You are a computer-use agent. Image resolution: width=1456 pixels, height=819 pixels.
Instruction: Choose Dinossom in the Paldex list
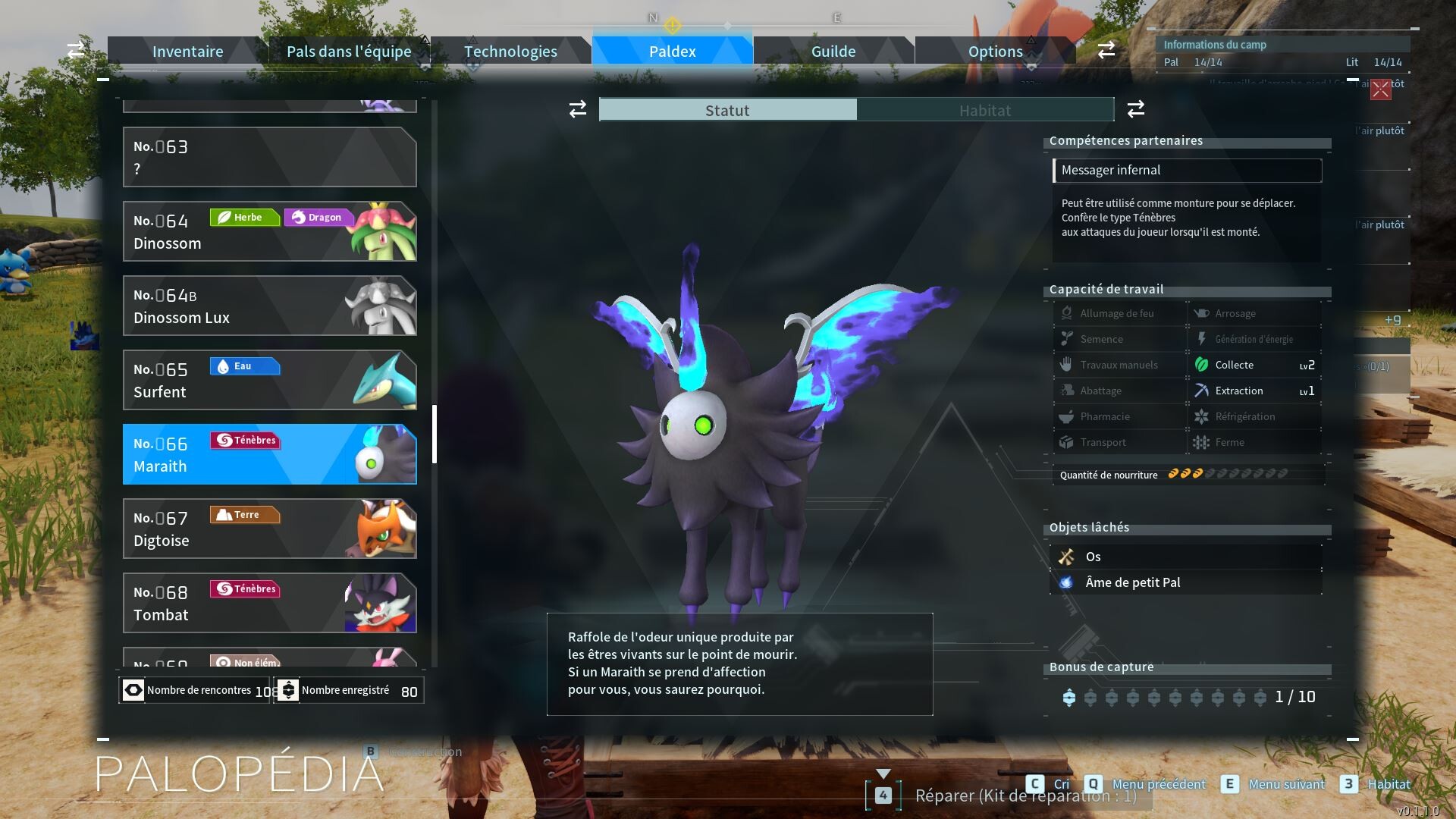269,231
